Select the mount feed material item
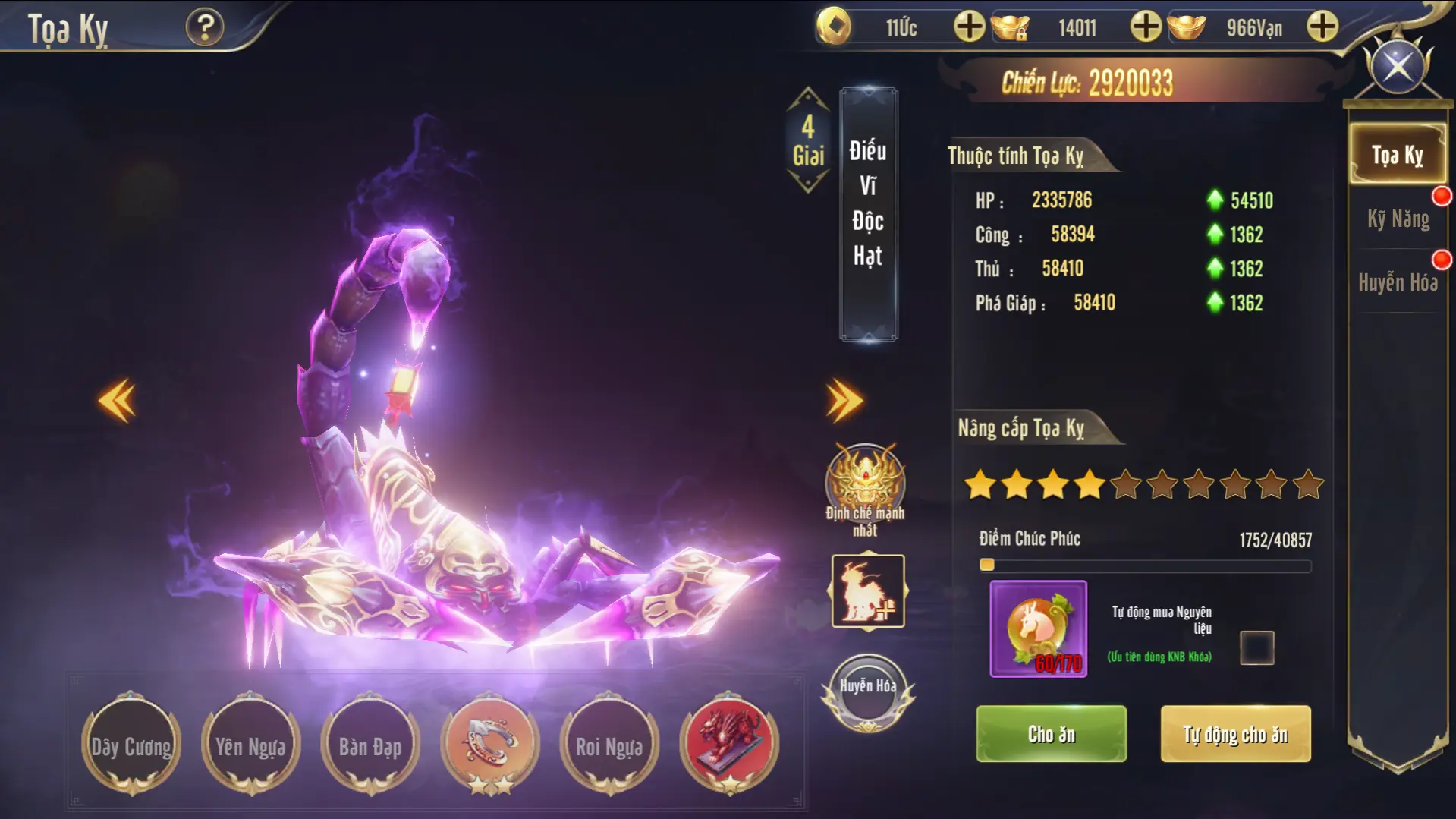This screenshot has height=819, width=1456. coord(1038,628)
